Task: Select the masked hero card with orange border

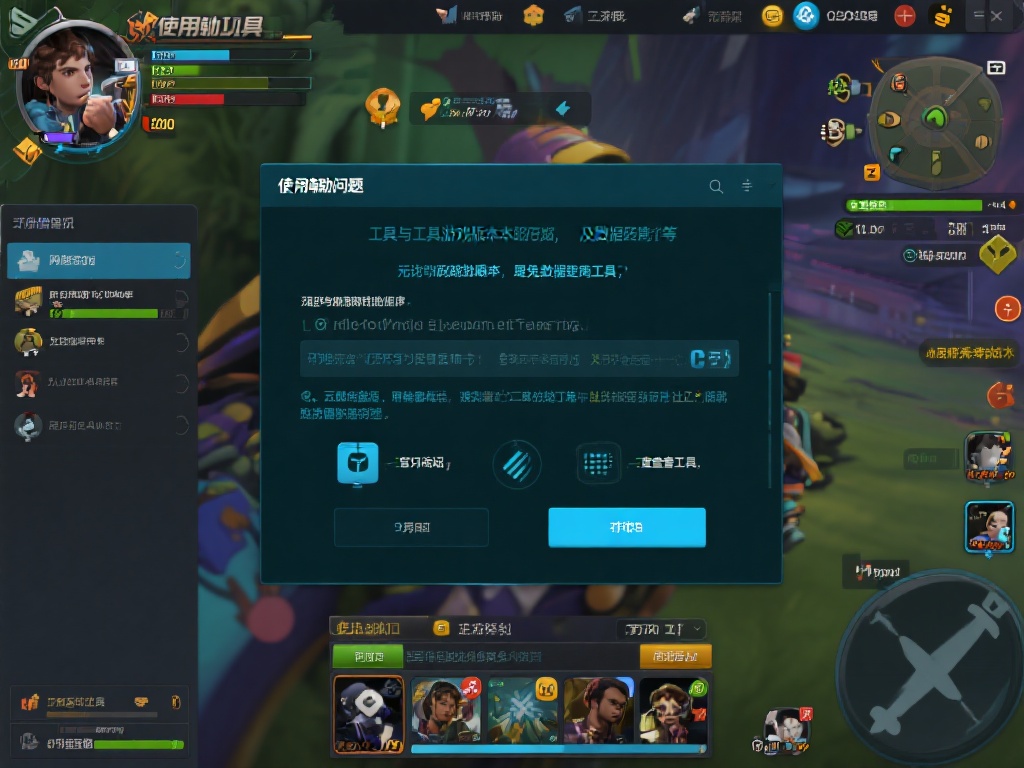Action: coord(368,713)
